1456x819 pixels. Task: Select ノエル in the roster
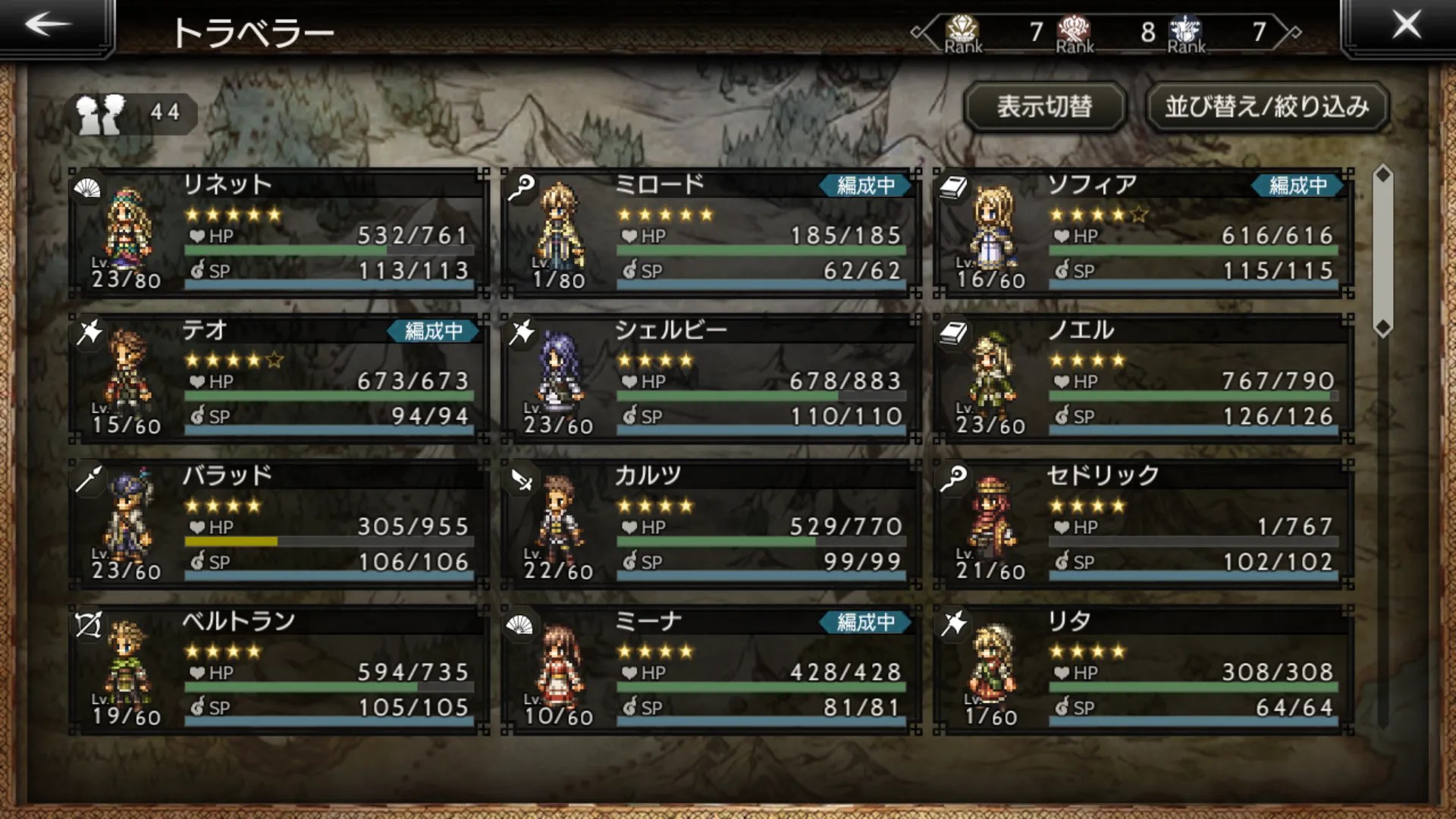coord(1143,379)
